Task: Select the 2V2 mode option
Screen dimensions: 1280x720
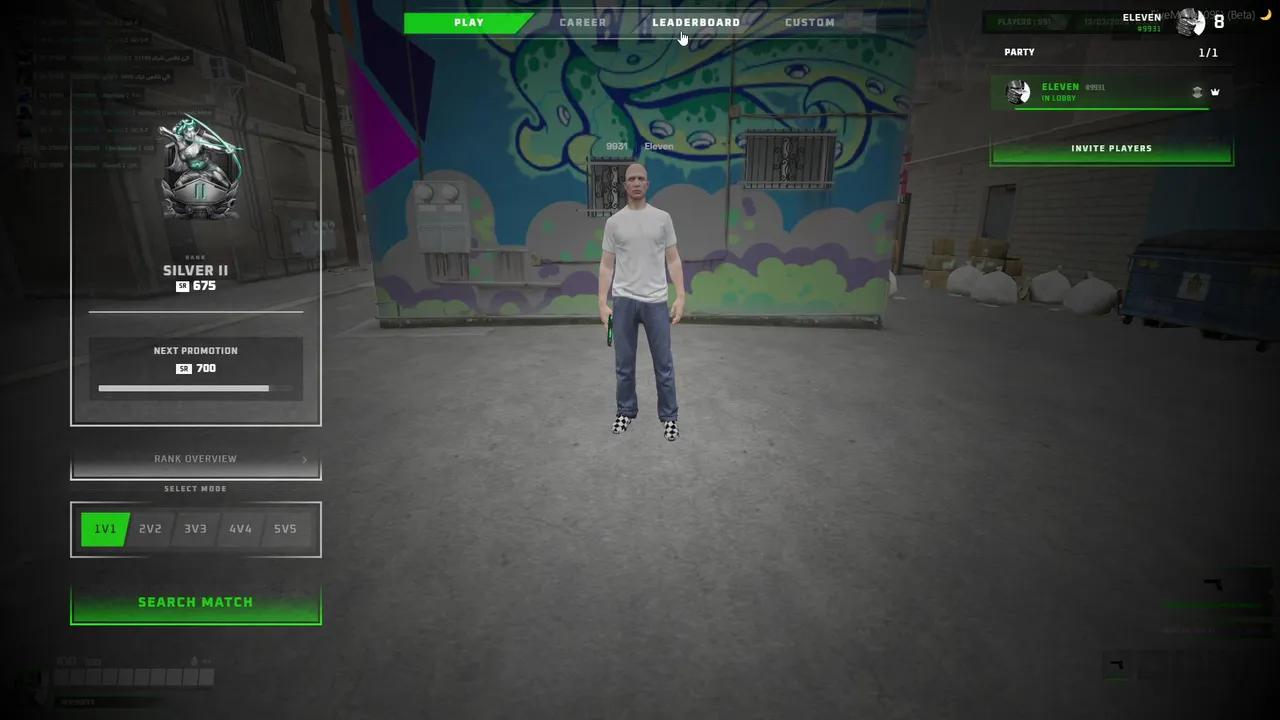Action: (150, 528)
